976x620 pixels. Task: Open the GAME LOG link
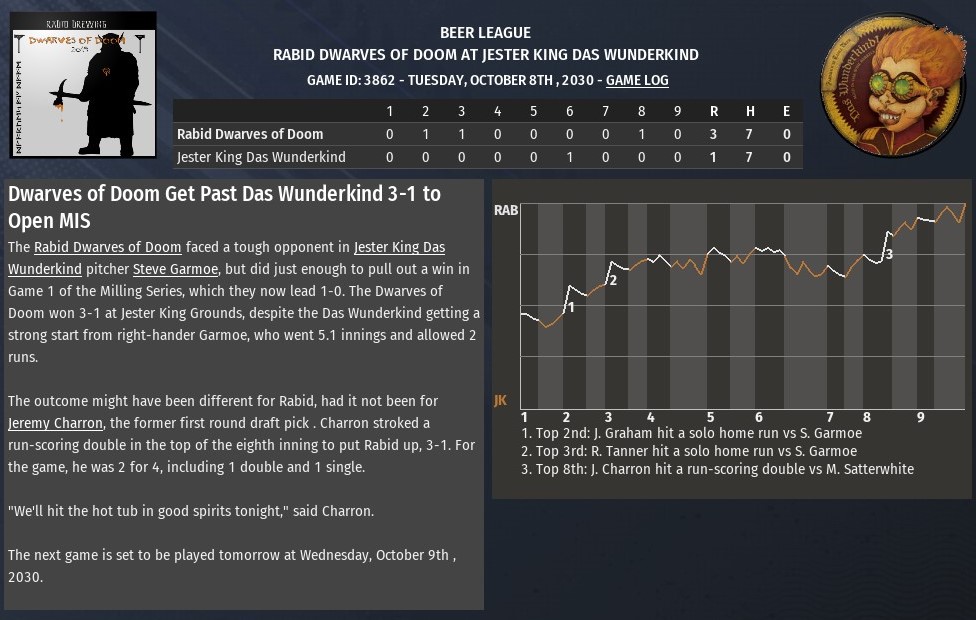pyautogui.click(x=637, y=80)
